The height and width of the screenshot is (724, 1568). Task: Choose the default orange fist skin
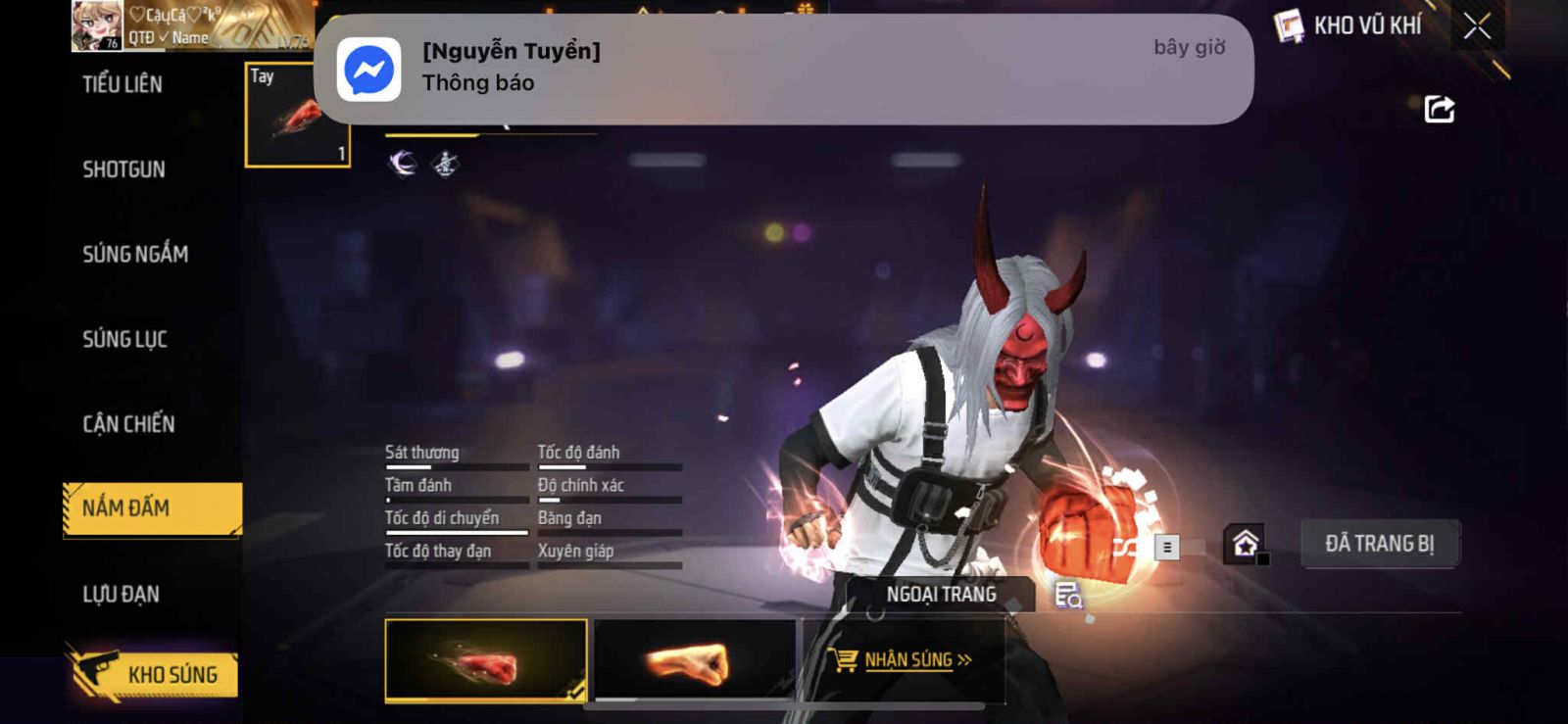pos(694,660)
